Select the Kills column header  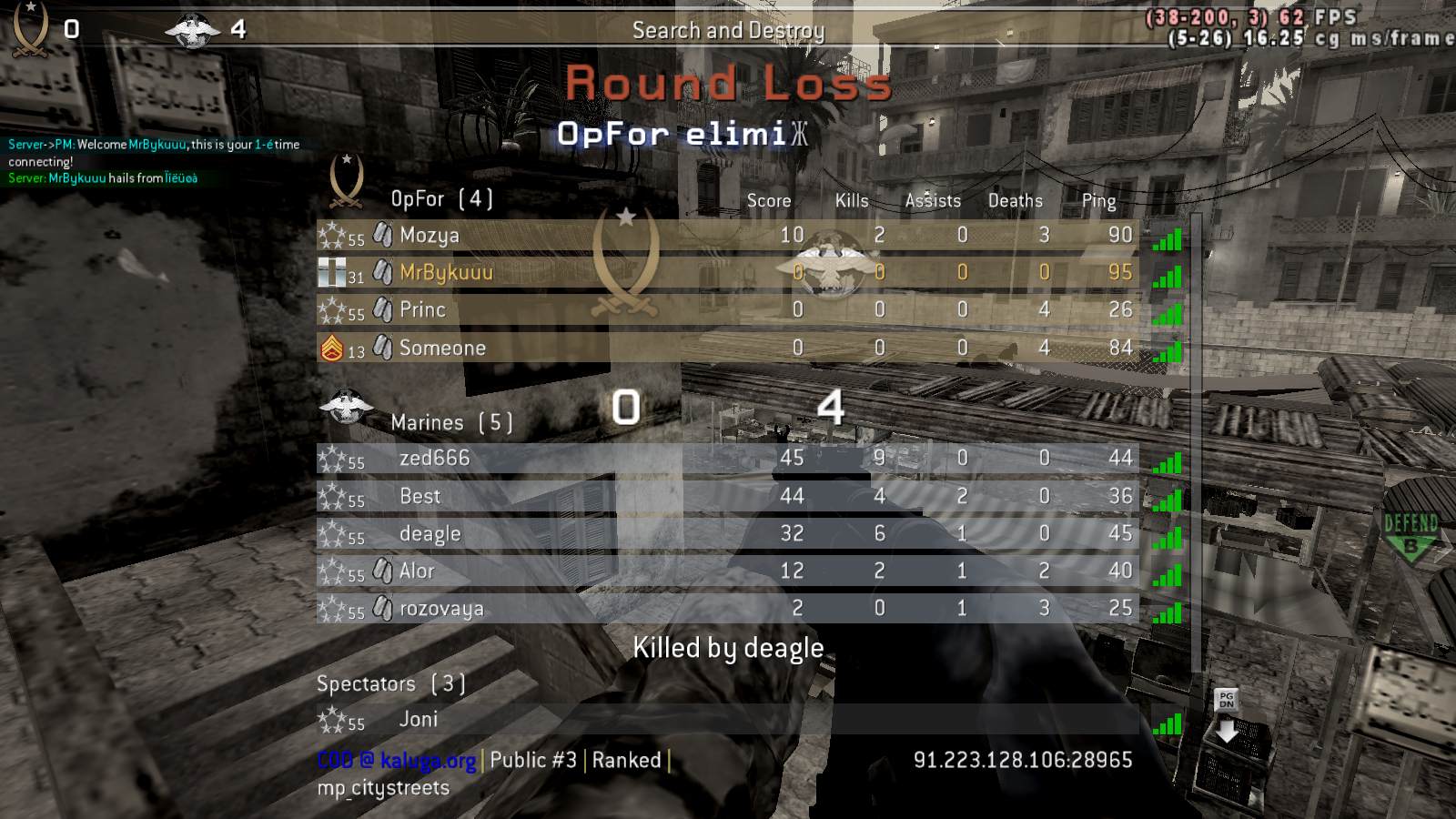click(850, 200)
